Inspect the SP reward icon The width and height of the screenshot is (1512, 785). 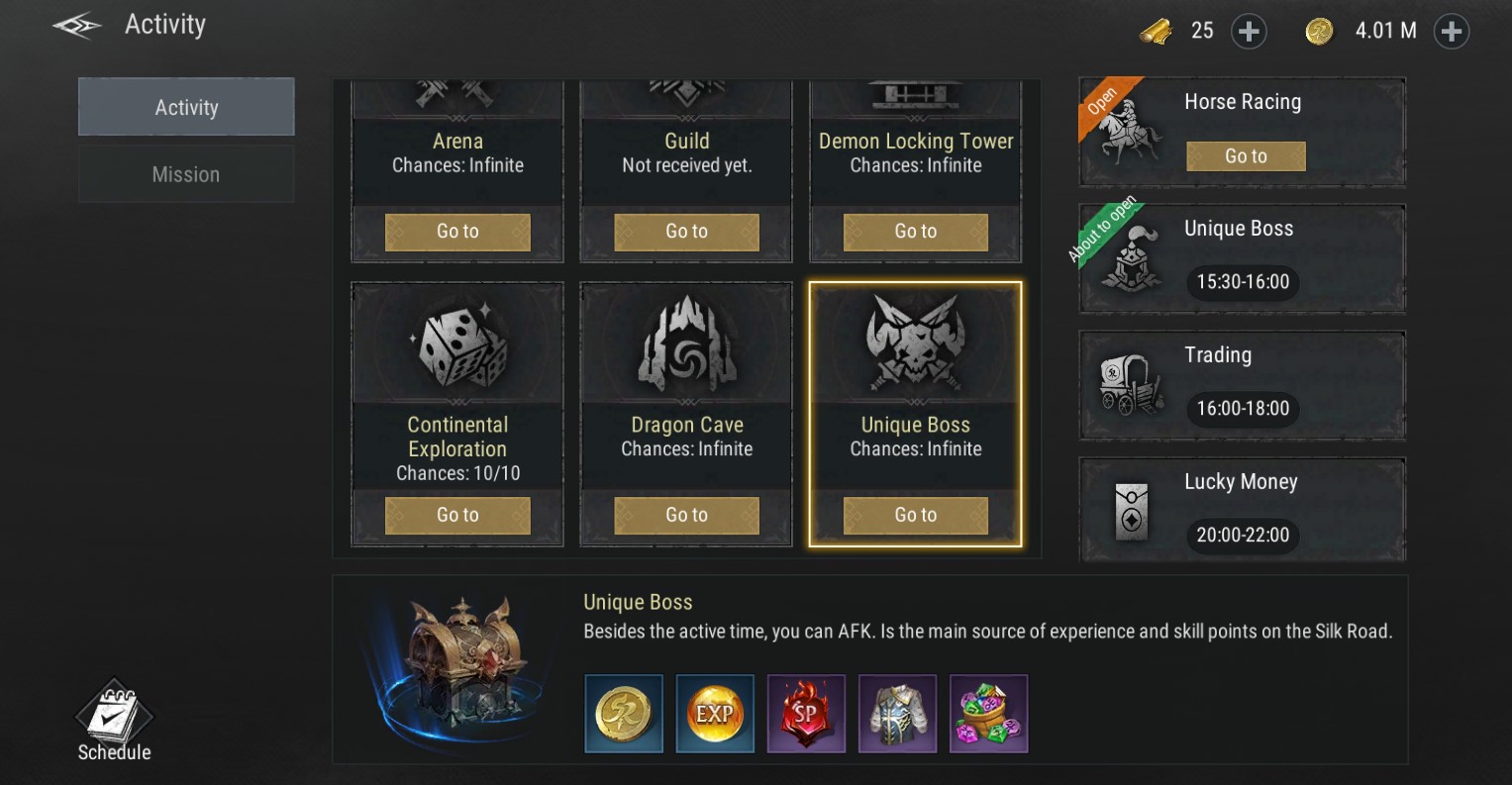[x=806, y=714]
